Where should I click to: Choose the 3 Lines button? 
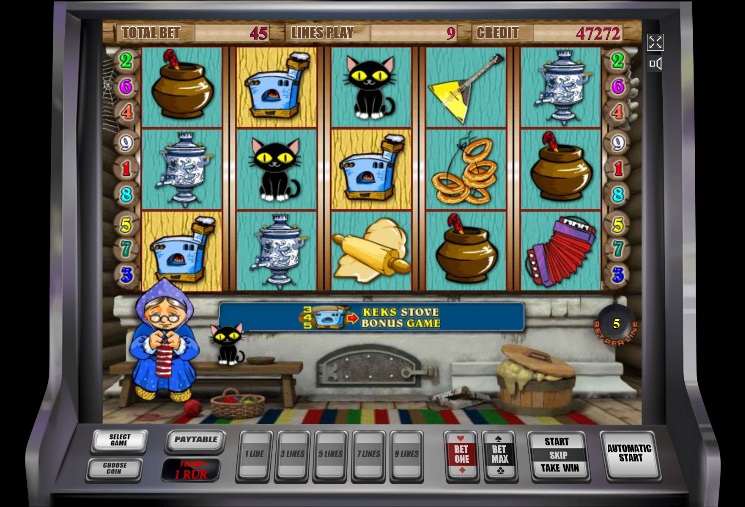292,455
